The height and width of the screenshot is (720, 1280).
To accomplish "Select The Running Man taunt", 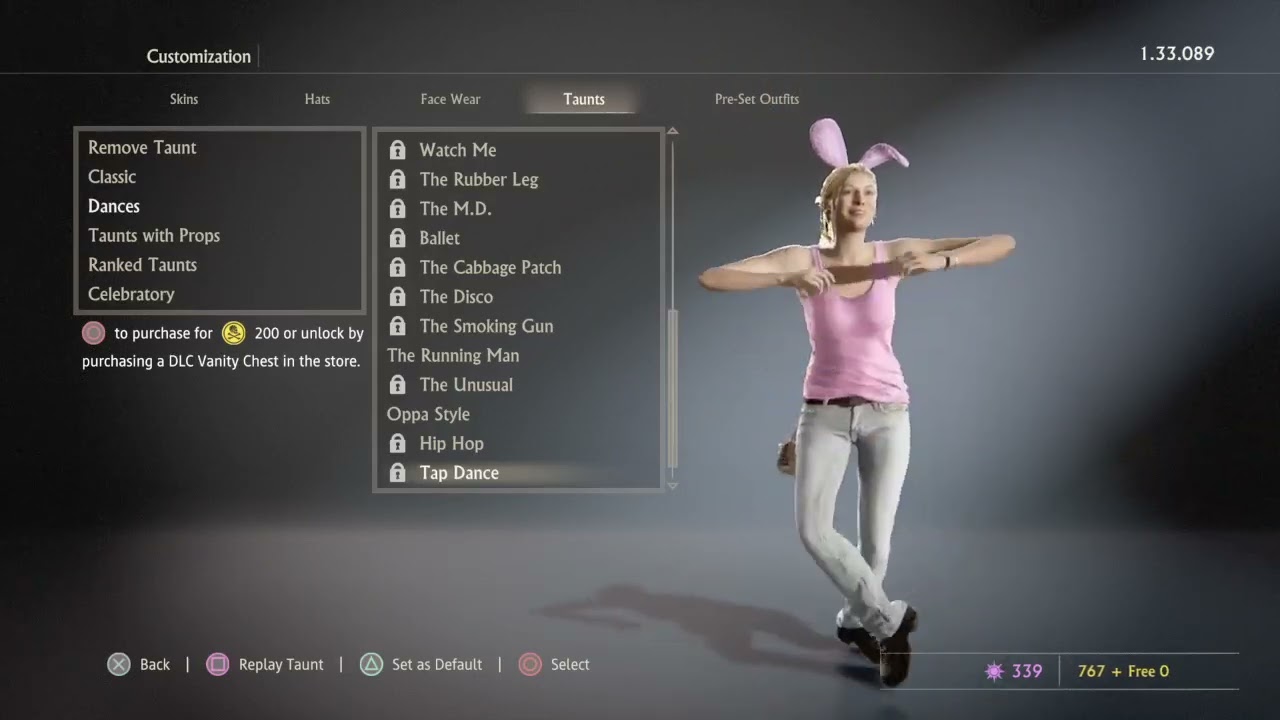I will [x=453, y=356].
